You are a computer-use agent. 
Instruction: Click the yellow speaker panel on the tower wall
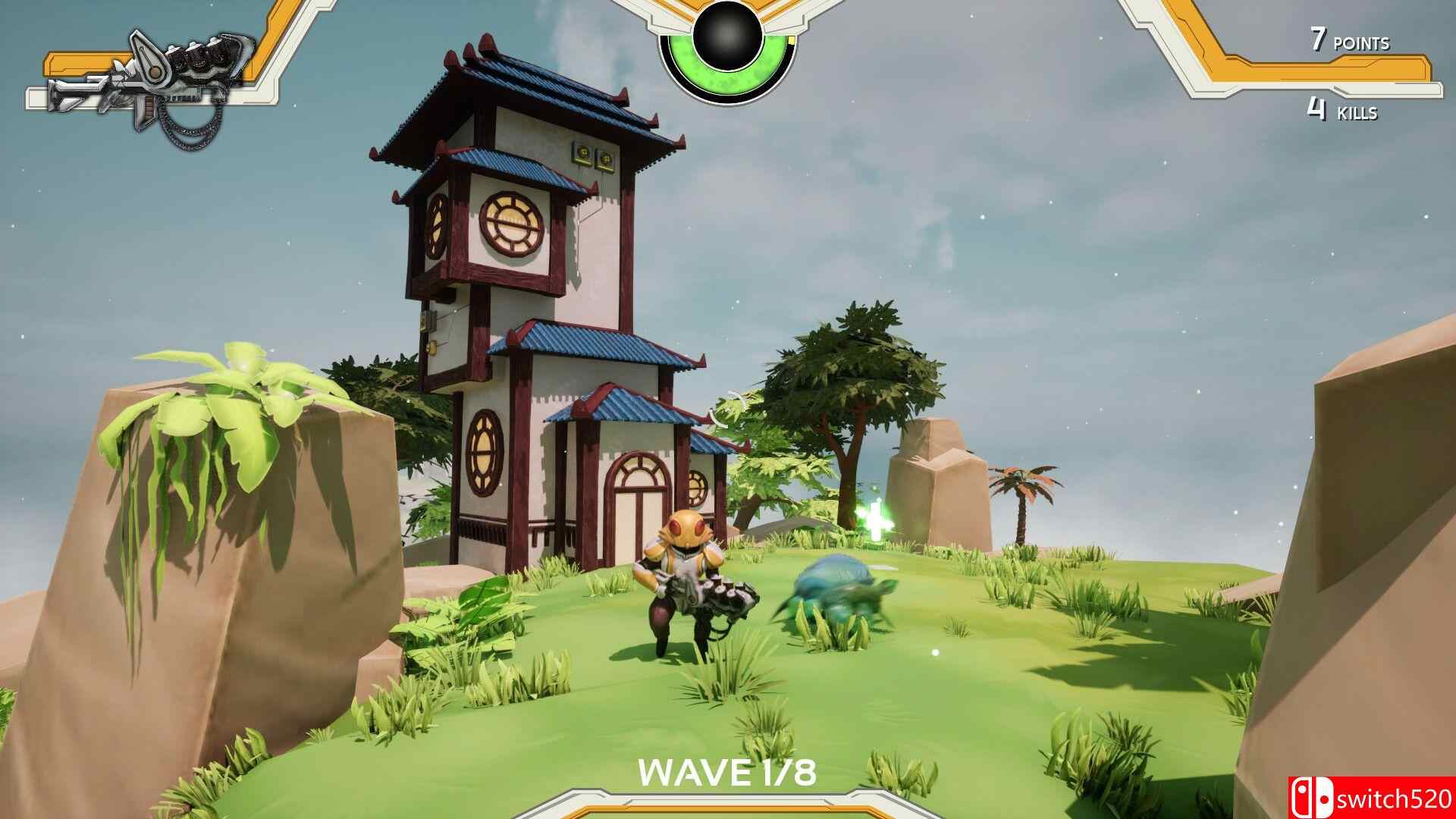(x=596, y=157)
